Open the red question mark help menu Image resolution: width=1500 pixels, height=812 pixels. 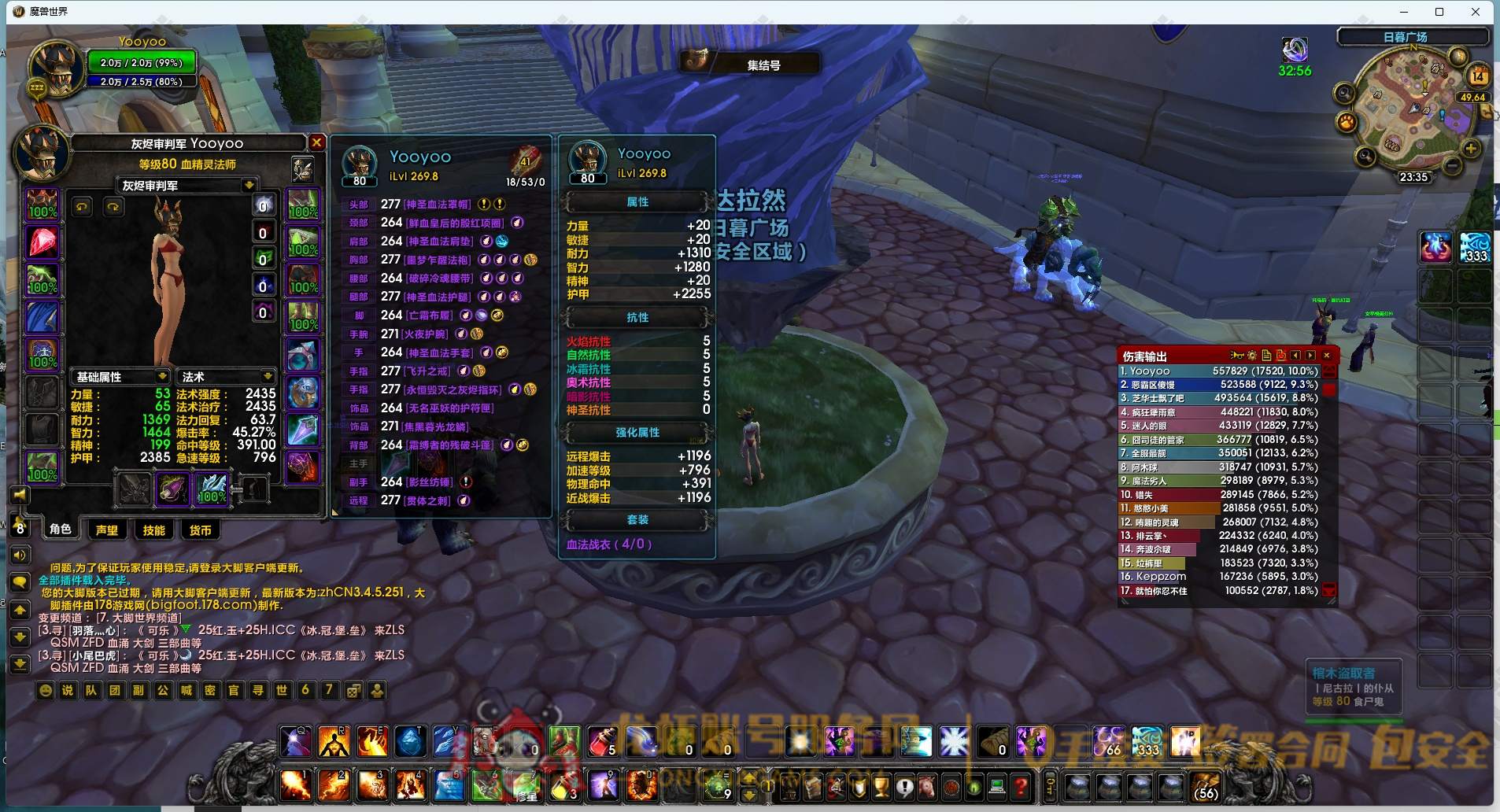coord(1021,785)
